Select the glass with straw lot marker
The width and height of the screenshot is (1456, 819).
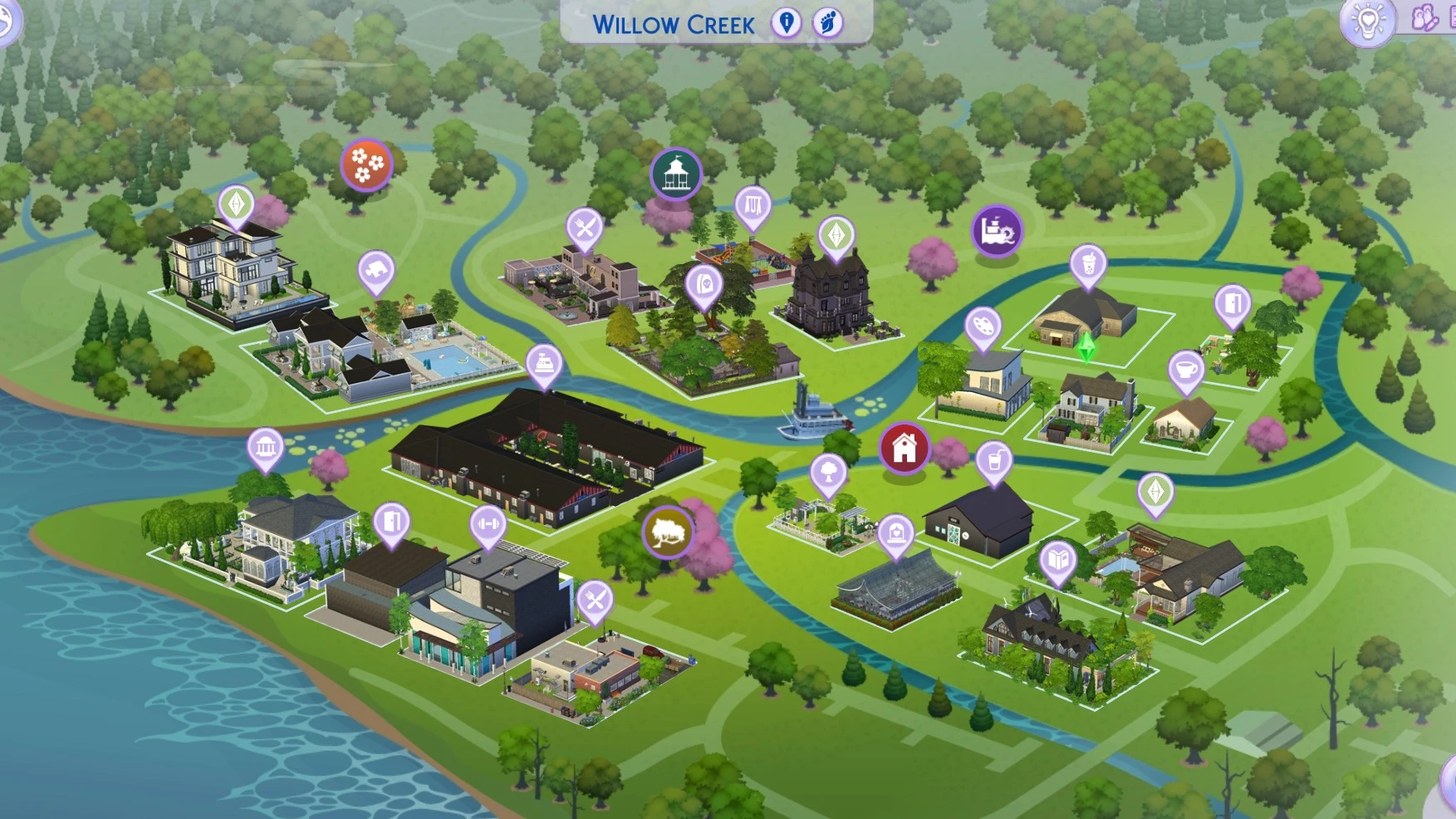[x=993, y=459]
